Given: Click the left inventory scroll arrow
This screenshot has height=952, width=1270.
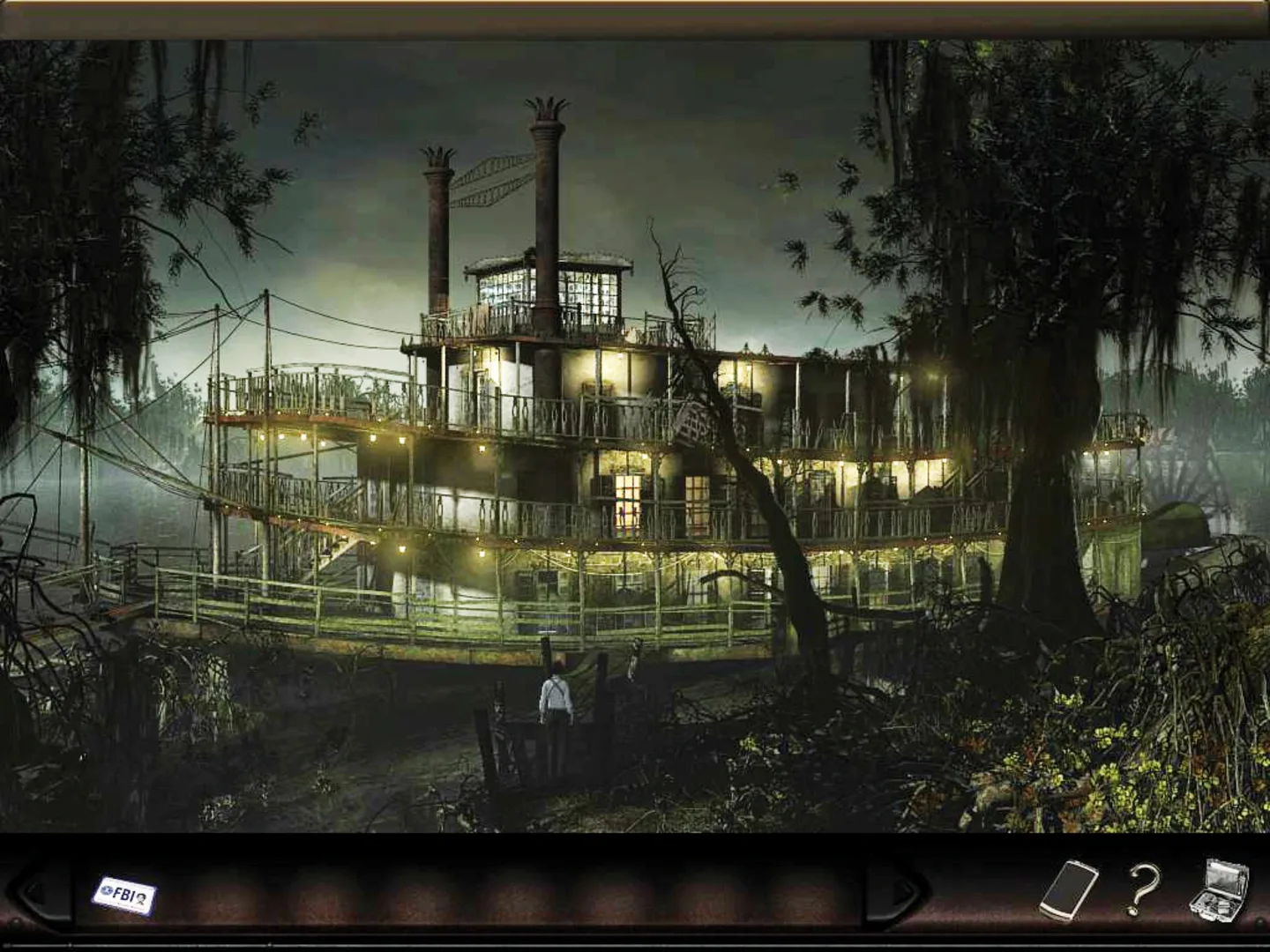Looking at the screenshot, I should (x=35, y=892).
